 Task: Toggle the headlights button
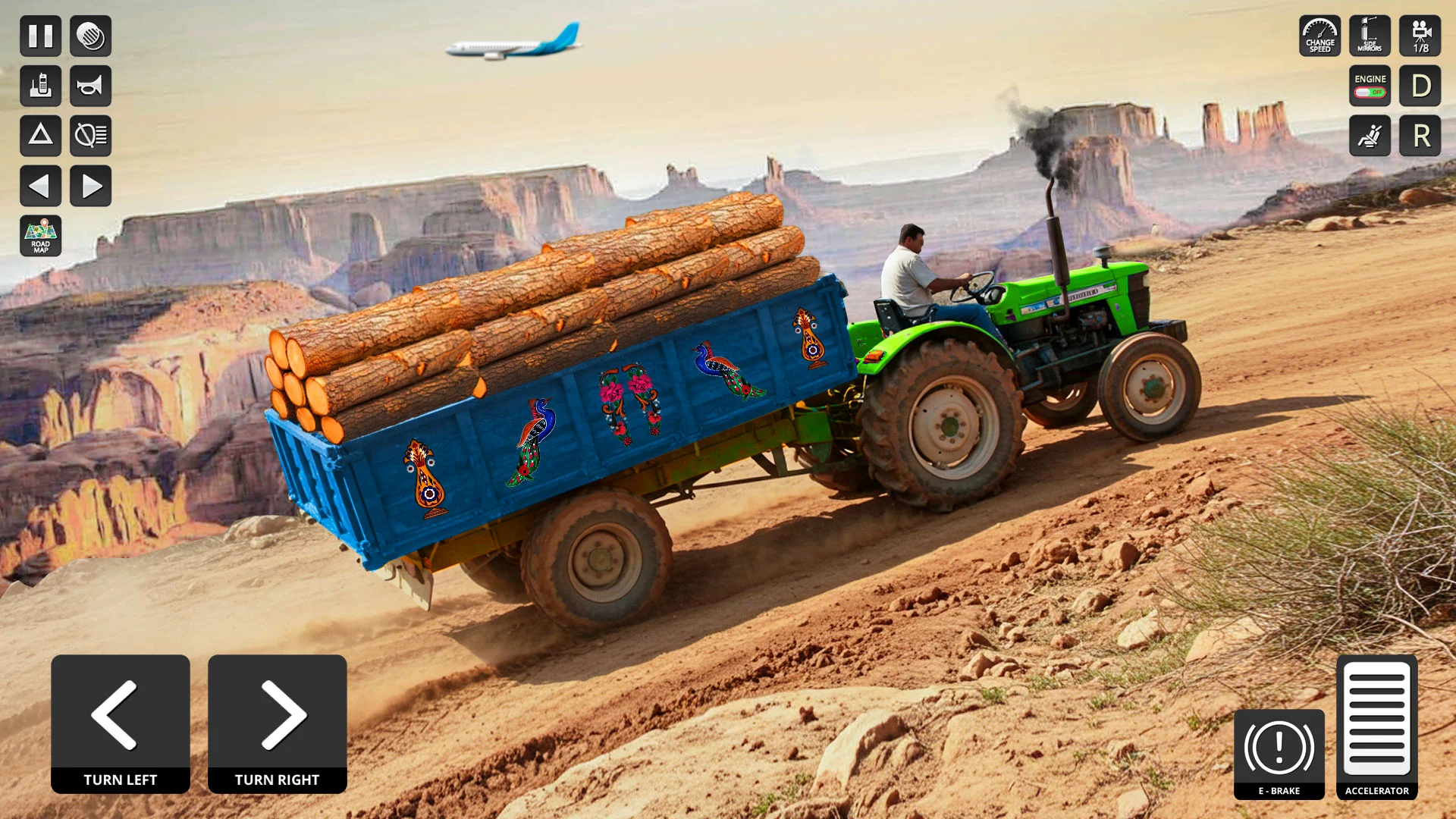[x=91, y=136]
